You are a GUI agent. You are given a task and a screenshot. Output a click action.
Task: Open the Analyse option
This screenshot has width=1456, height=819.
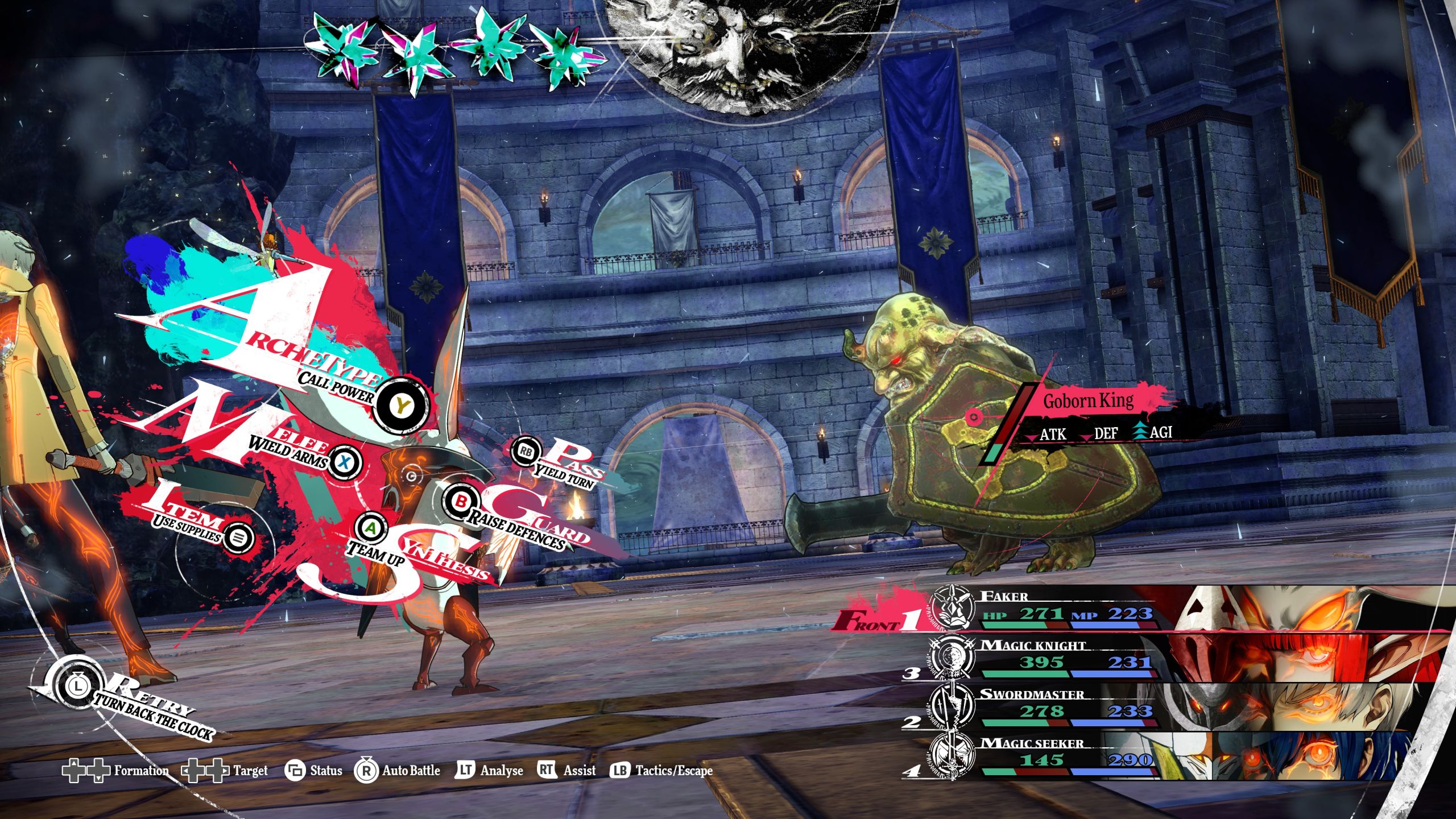(x=489, y=771)
